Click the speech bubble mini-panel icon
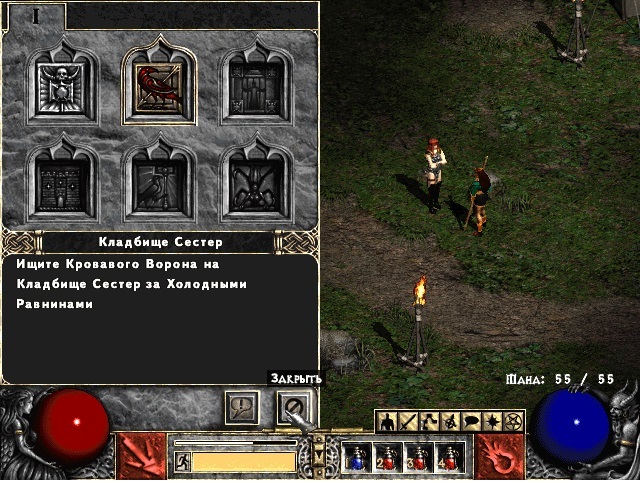 click(473, 422)
